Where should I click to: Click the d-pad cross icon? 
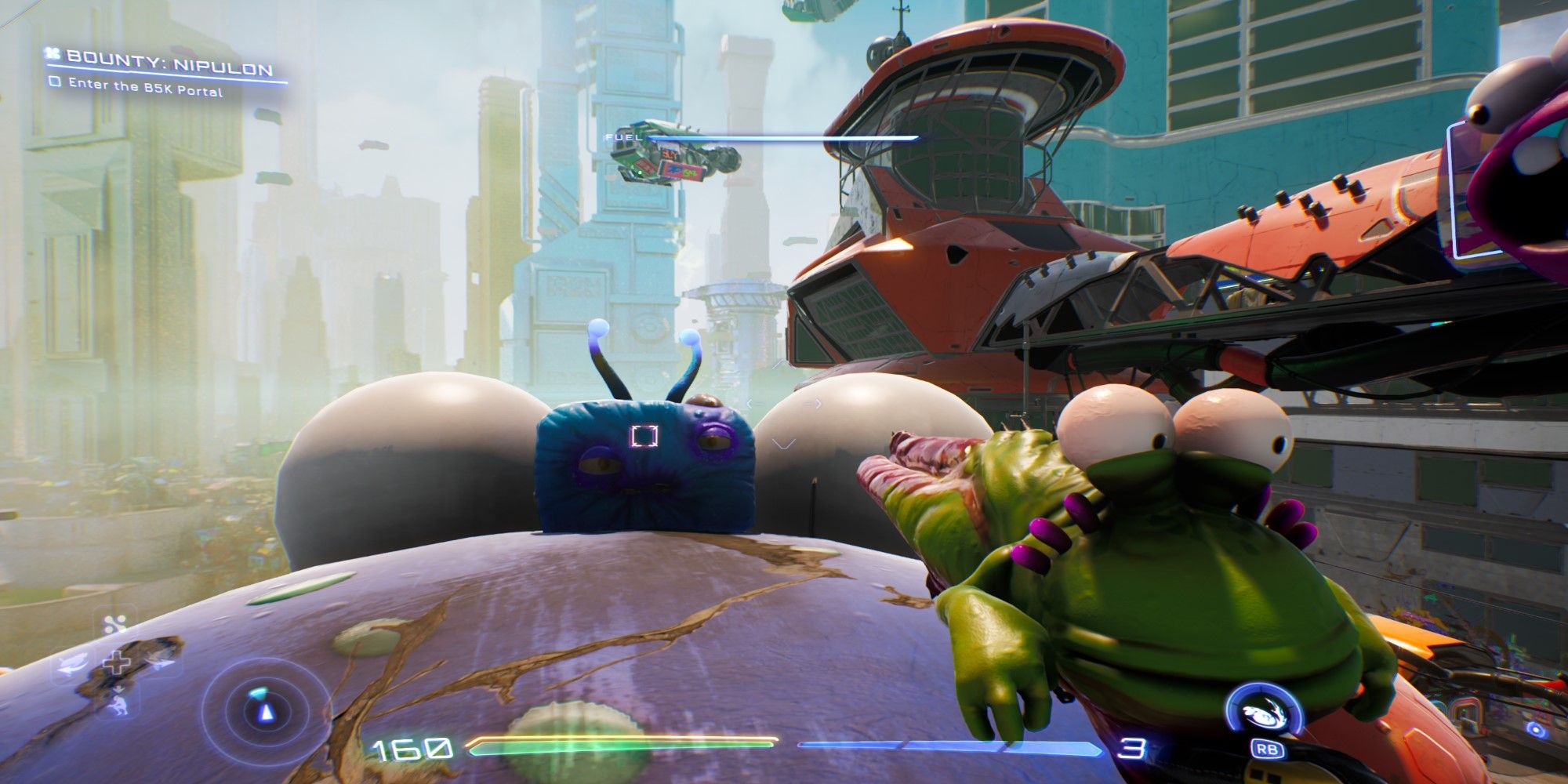pyautogui.click(x=118, y=663)
